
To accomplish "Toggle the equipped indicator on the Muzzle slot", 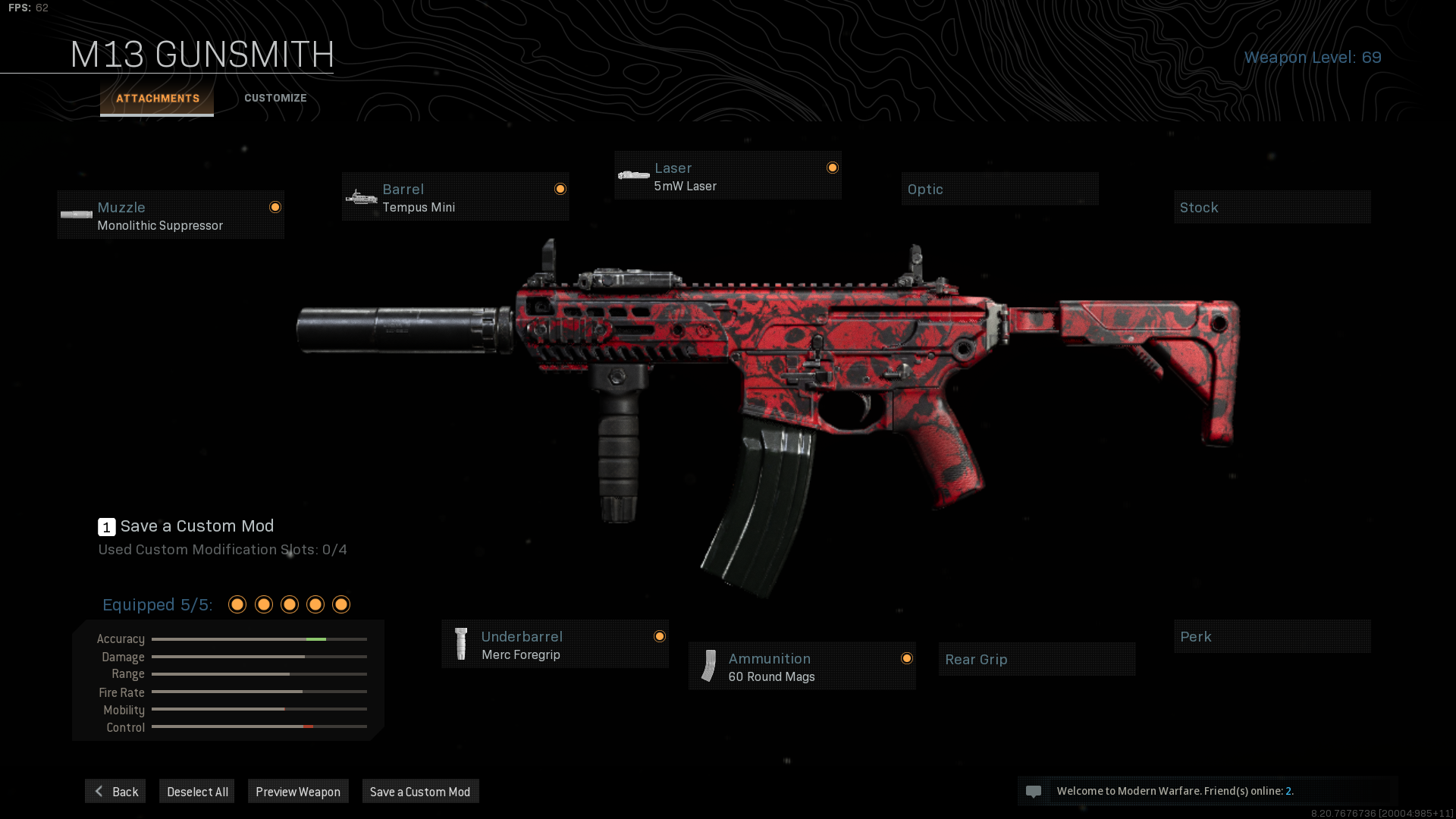I will (x=275, y=206).
